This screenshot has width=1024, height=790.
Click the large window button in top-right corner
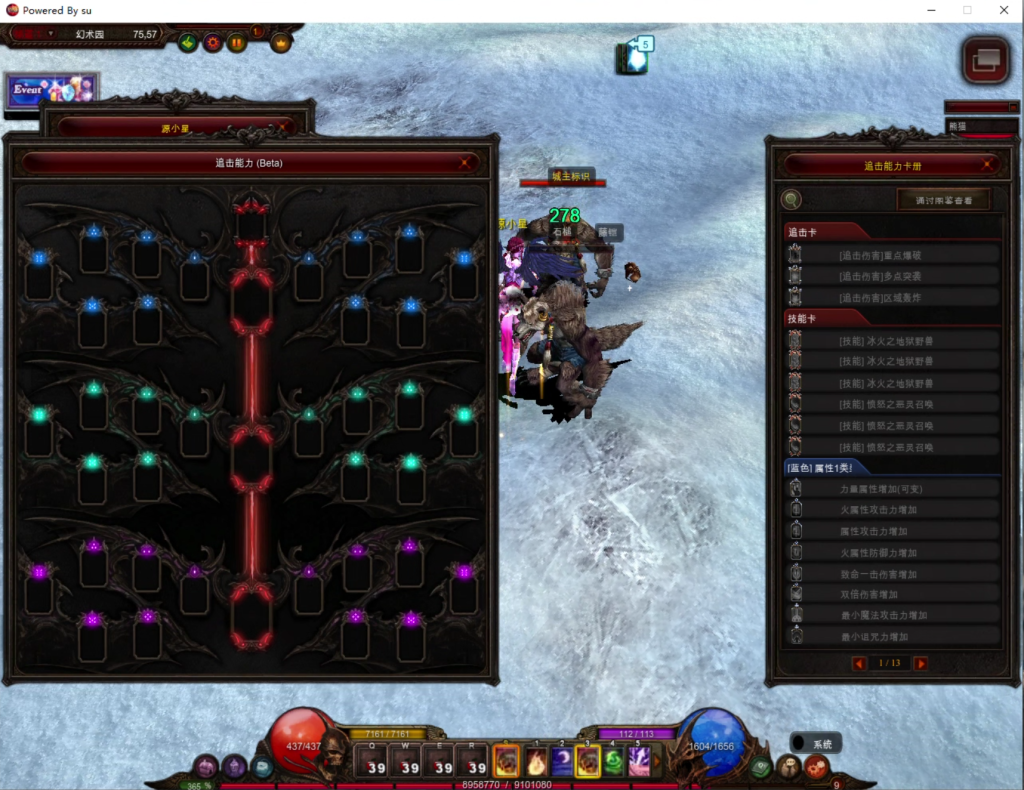(x=985, y=60)
